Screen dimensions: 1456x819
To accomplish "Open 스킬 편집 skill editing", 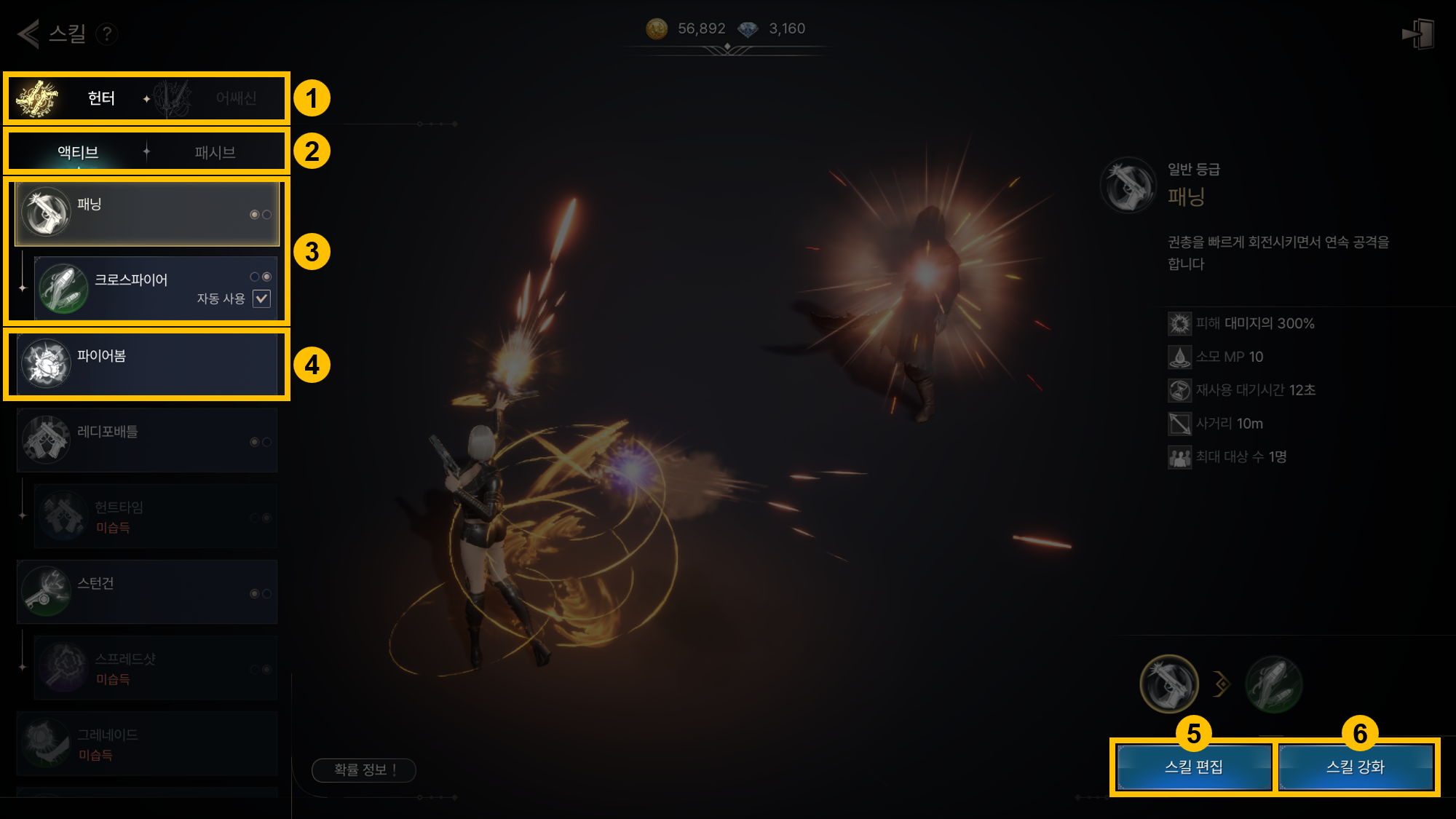I will [1194, 767].
